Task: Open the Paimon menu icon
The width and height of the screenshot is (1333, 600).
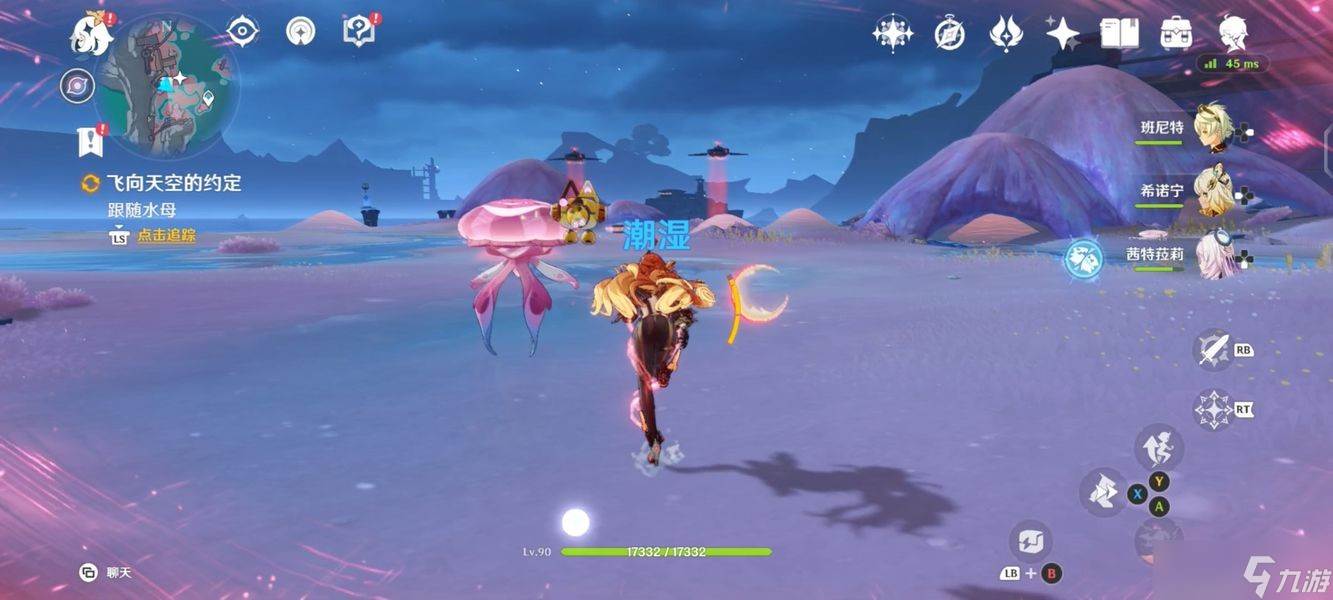Action: click(90, 33)
